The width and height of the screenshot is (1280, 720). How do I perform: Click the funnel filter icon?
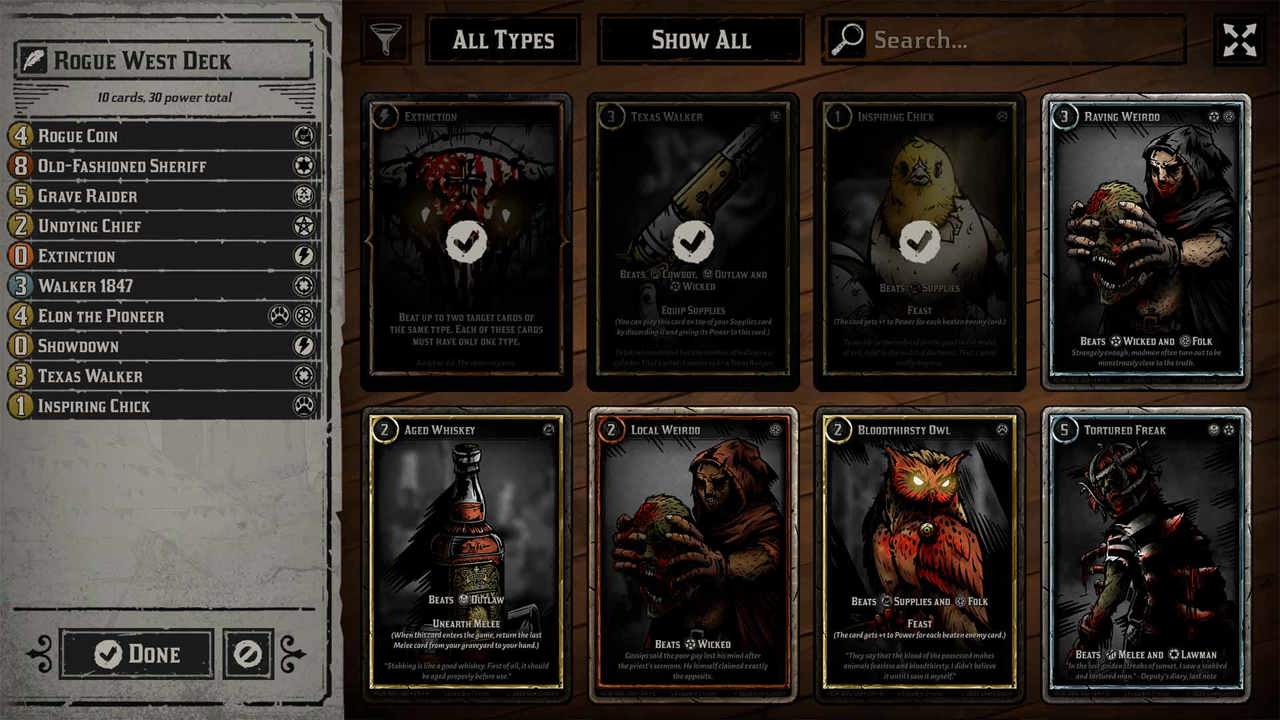pyautogui.click(x=385, y=40)
